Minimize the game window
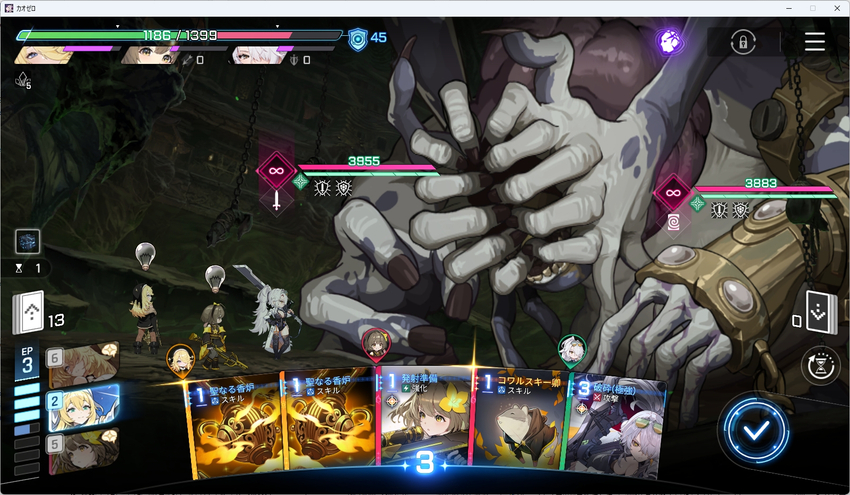This screenshot has width=850, height=495. click(786, 8)
